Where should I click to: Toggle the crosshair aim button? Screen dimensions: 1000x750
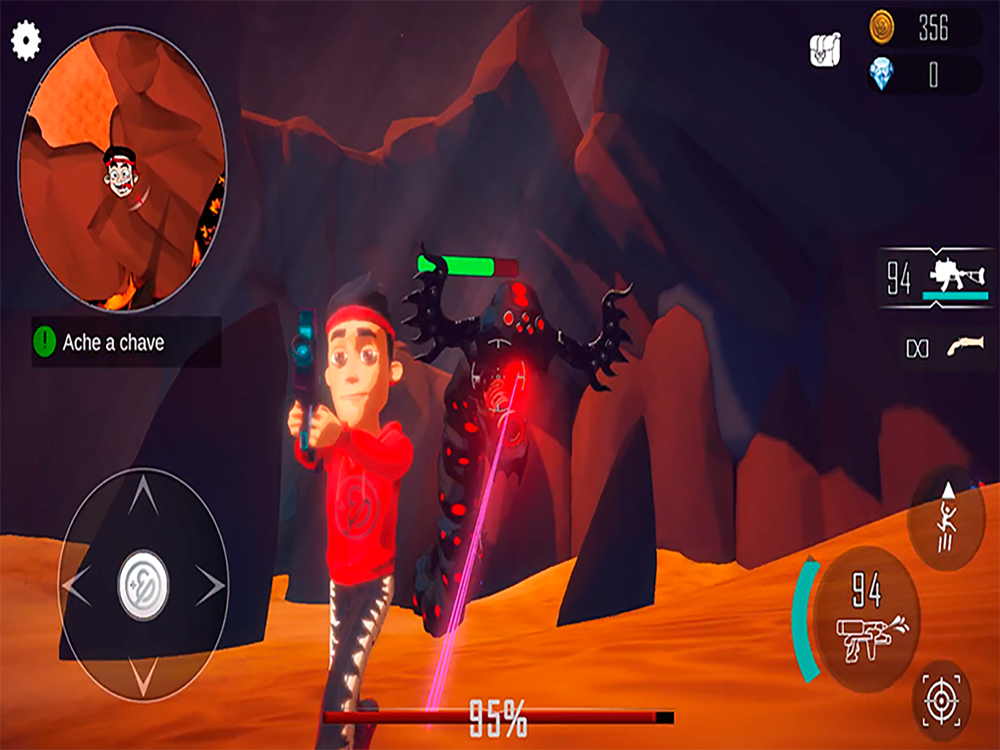pyautogui.click(x=941, y=701)
